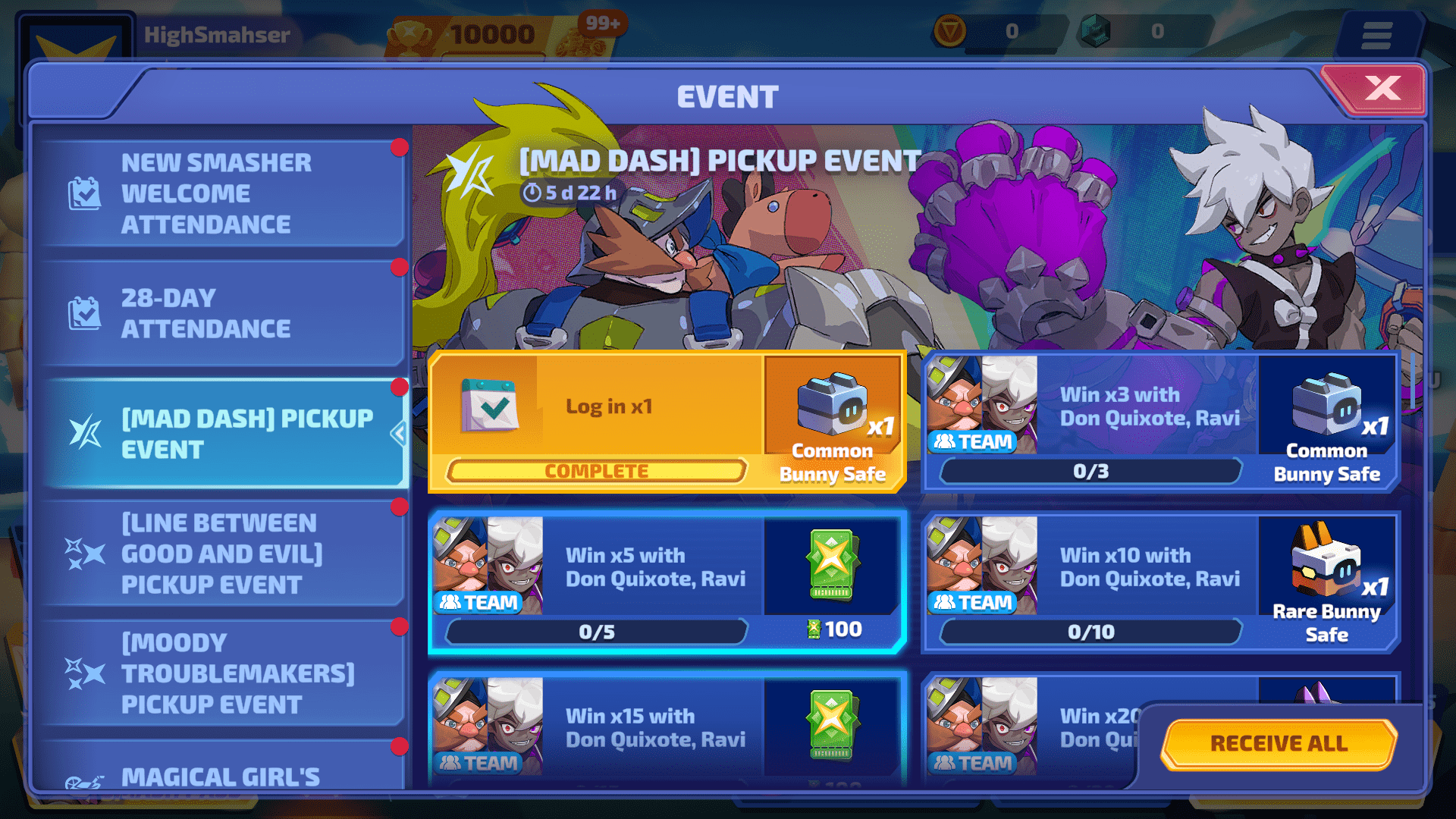Select the Mad Dash Pickup Event tab
Viewport: 1456px width, 819px height.
[224, 434]
